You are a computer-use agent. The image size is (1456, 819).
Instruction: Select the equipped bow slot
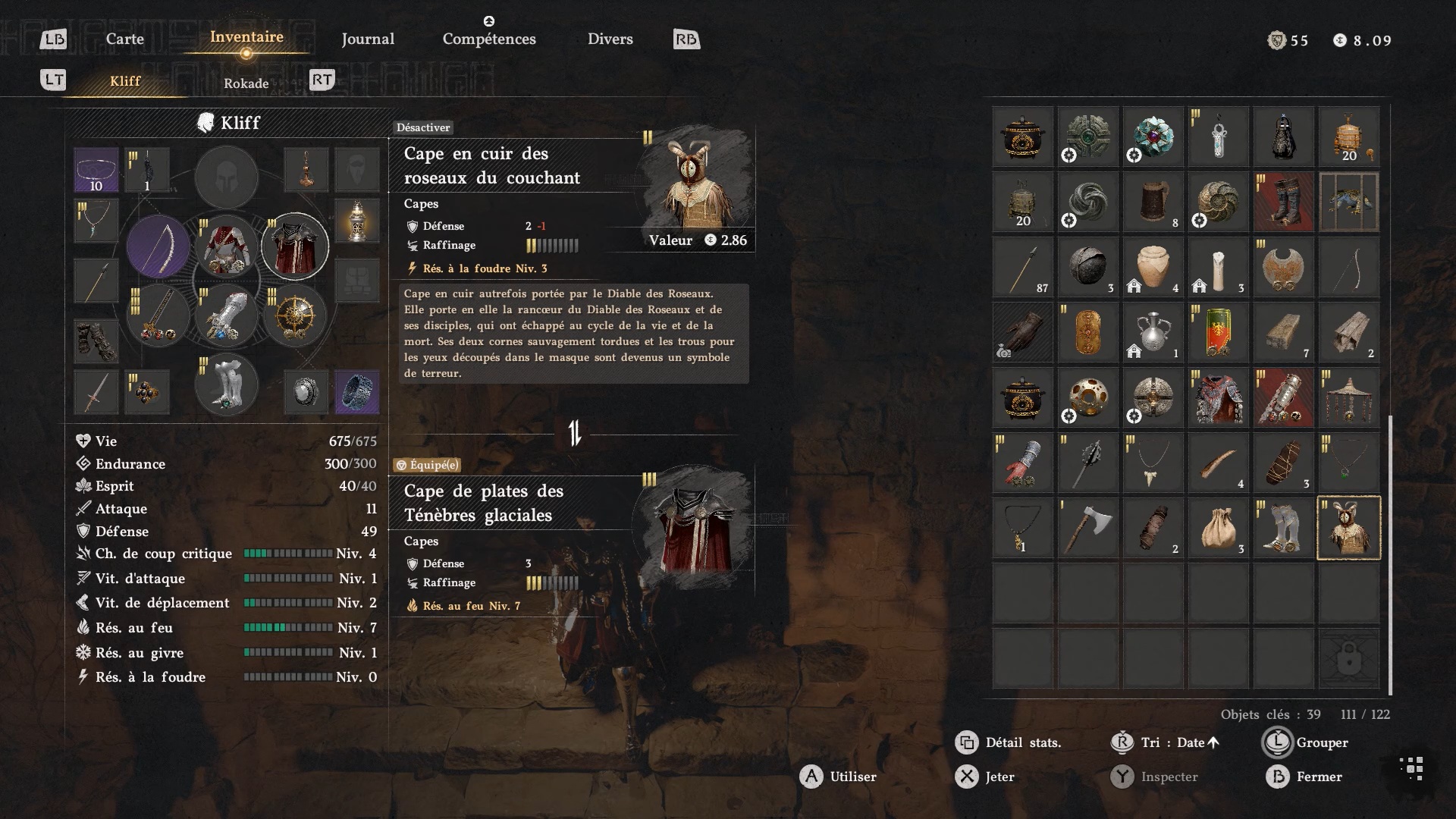point(158,246)
